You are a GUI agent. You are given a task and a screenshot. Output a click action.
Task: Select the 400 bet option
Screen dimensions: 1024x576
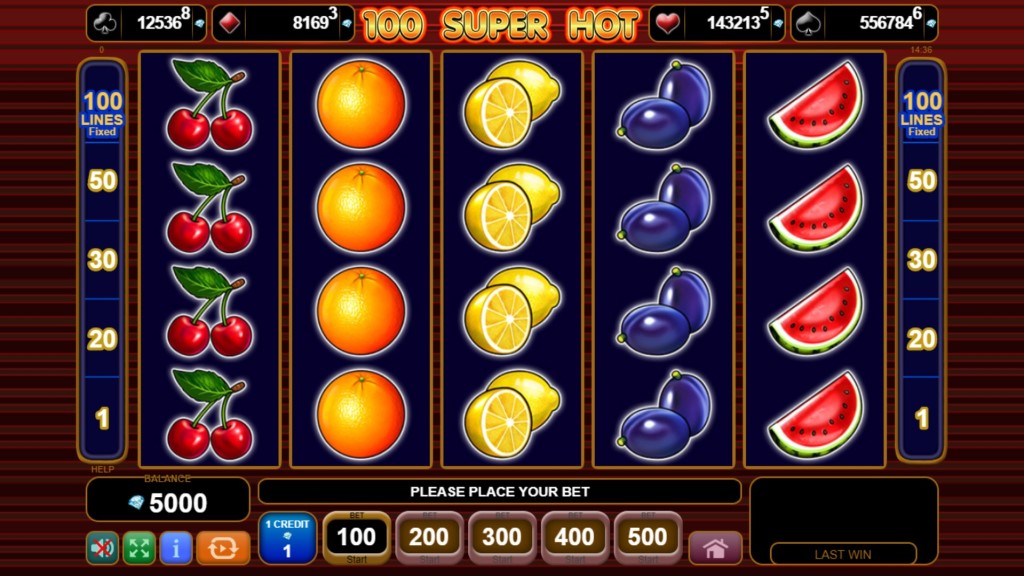[x=575, y=539]
